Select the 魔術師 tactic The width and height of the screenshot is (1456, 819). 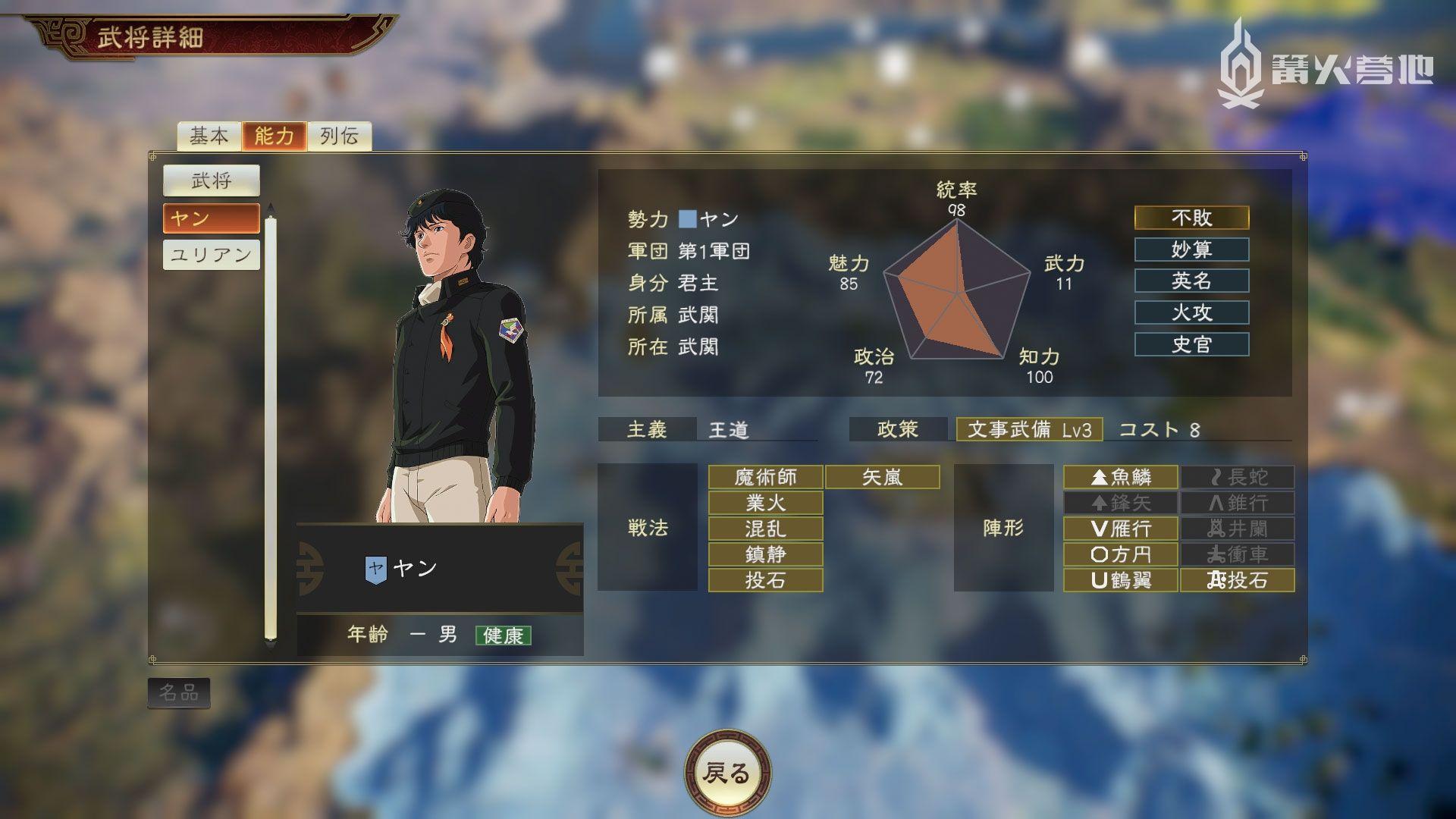(765, 477)
